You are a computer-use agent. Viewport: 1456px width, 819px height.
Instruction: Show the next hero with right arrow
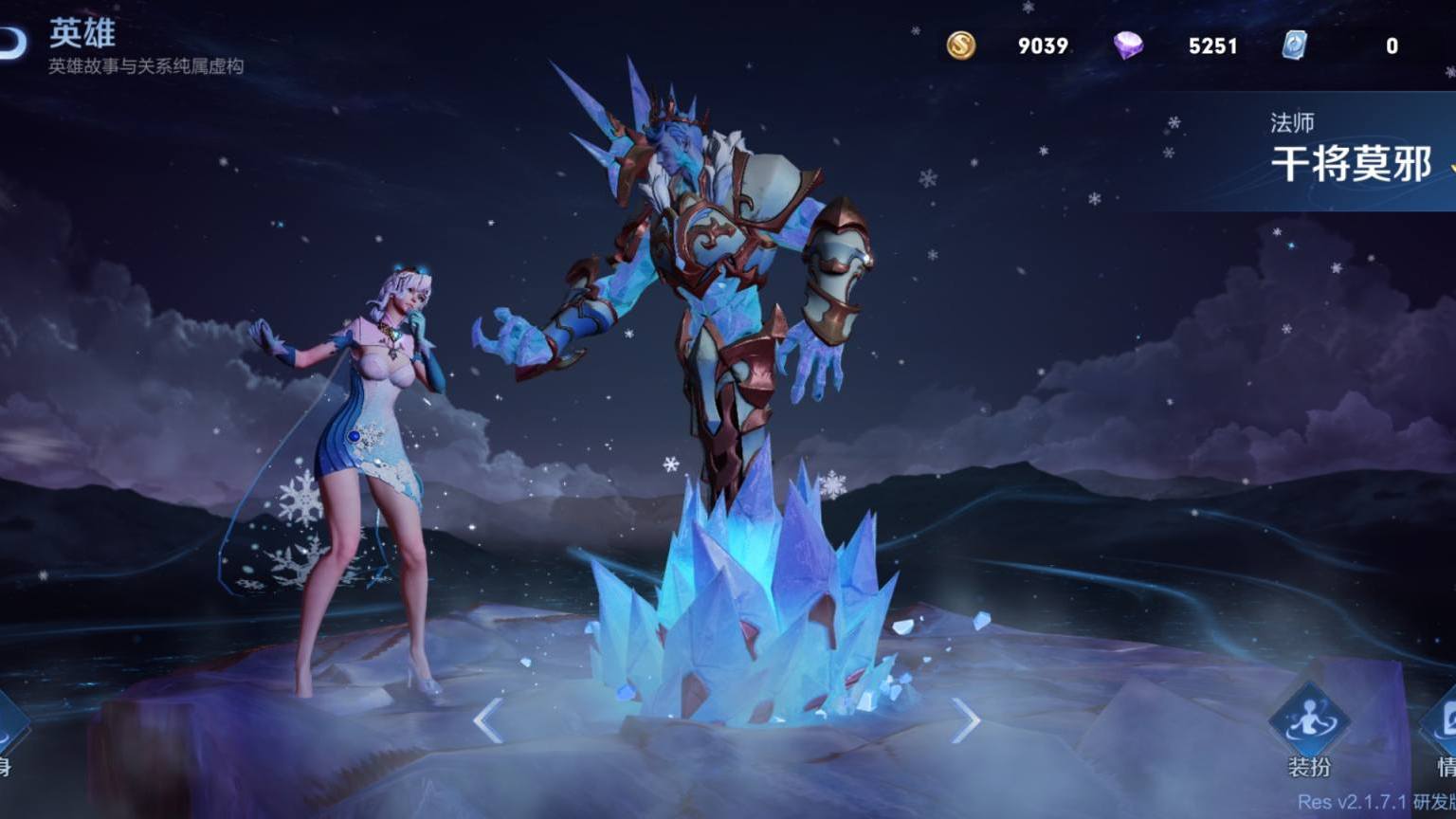[x=966, y=721]
